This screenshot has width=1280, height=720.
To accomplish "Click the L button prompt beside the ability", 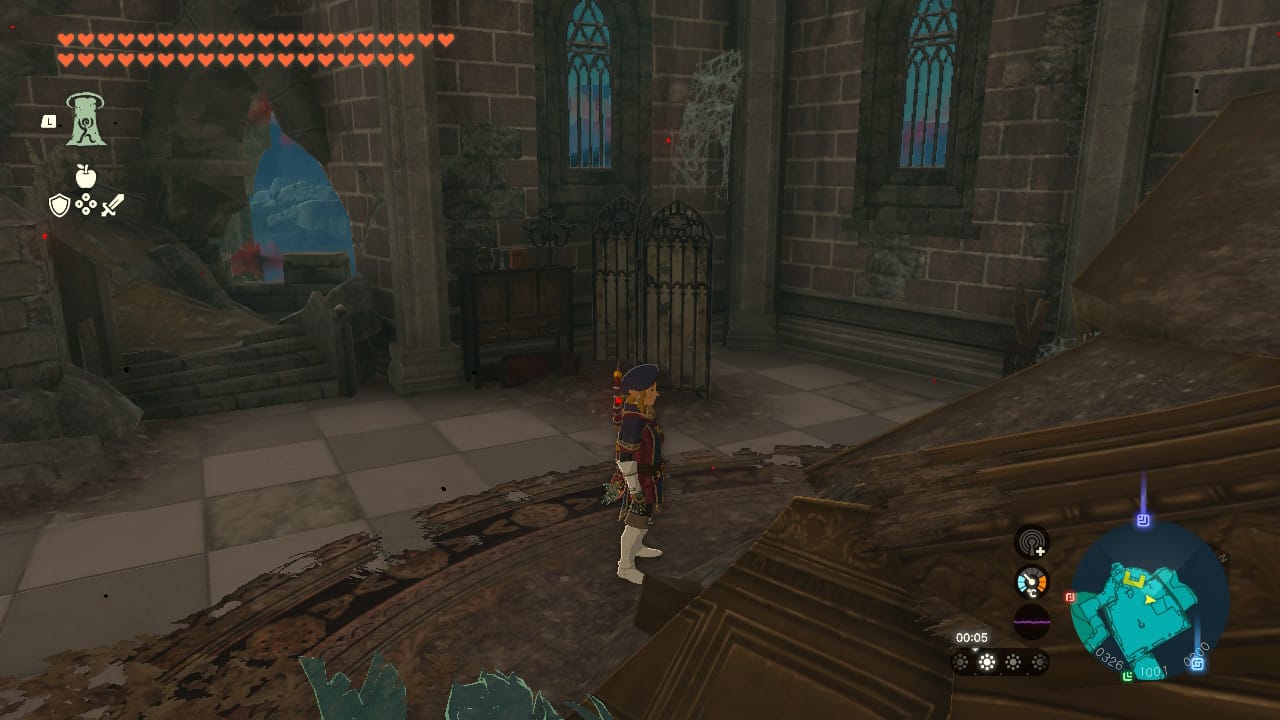I will (49, 122).
